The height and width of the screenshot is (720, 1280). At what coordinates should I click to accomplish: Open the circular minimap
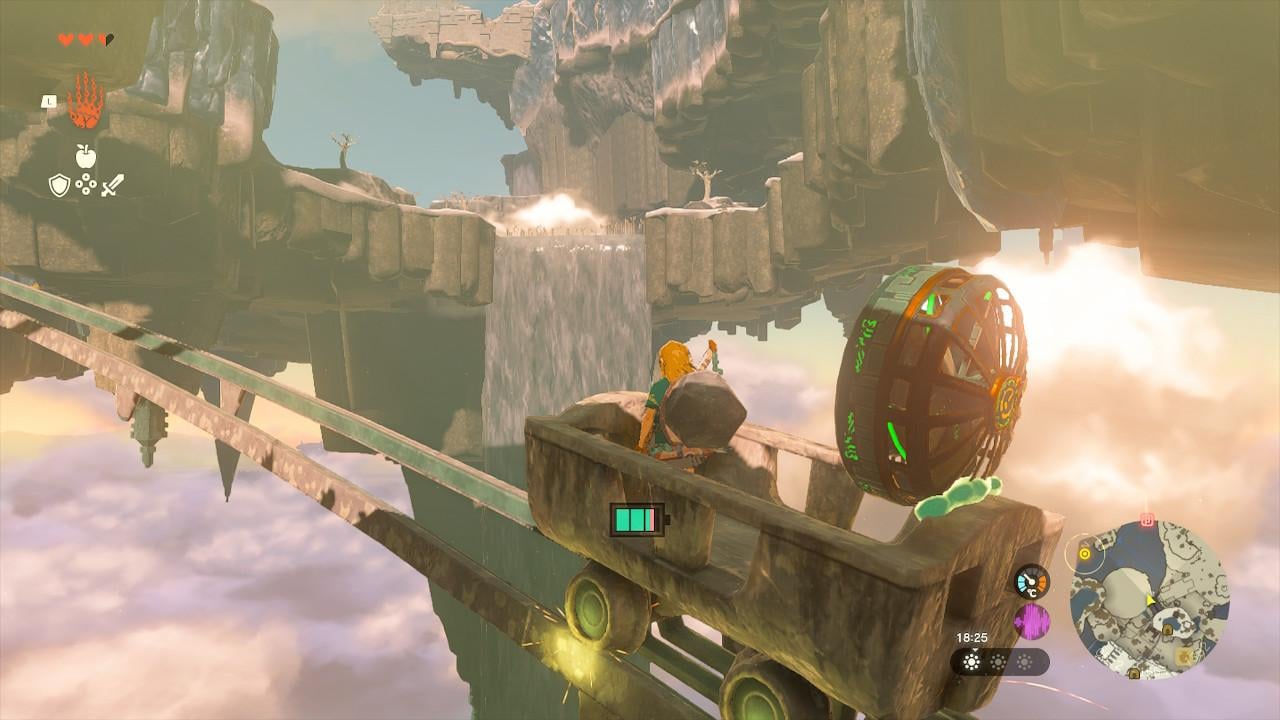1148,597
